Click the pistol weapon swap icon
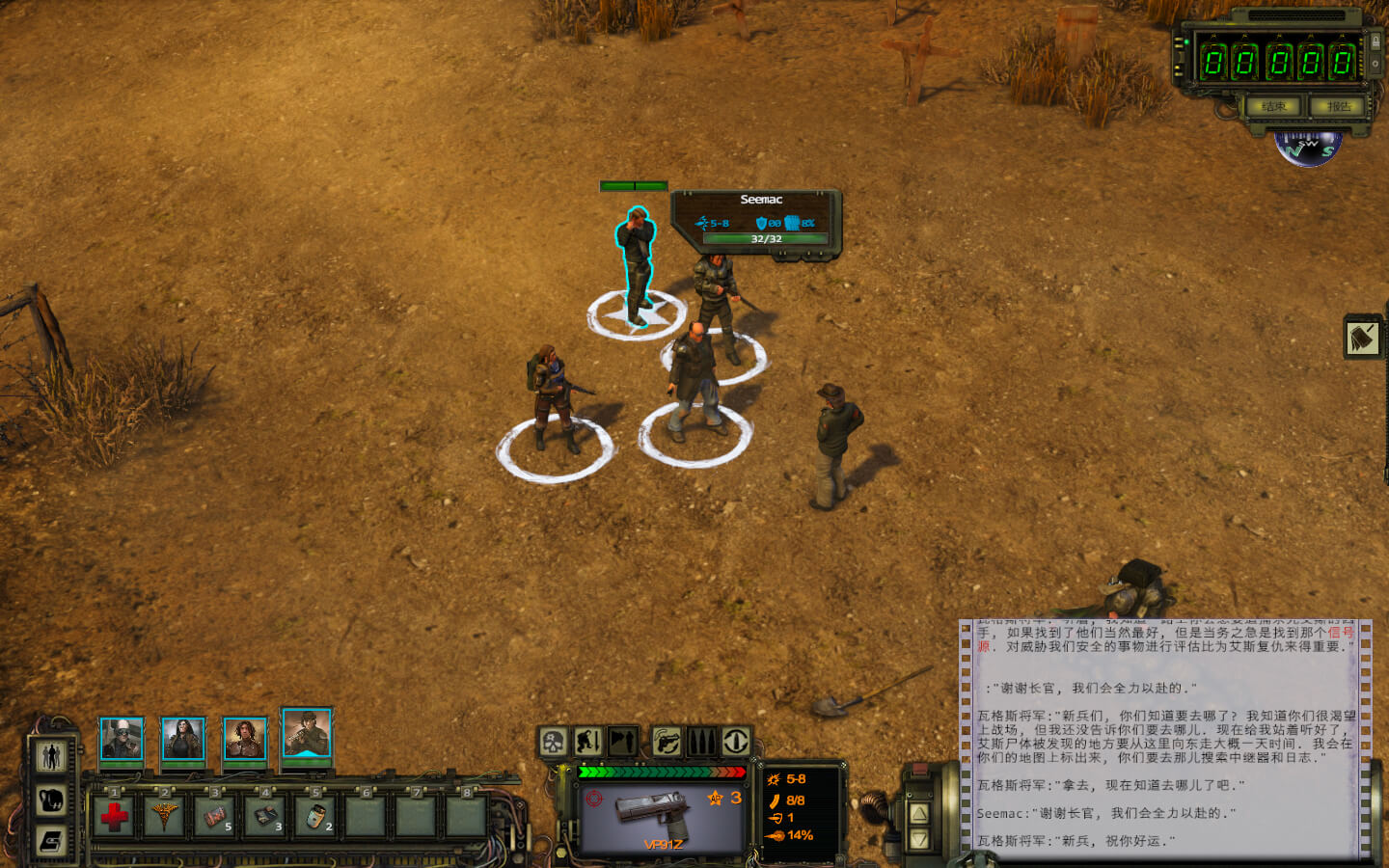 pos(666,742)
